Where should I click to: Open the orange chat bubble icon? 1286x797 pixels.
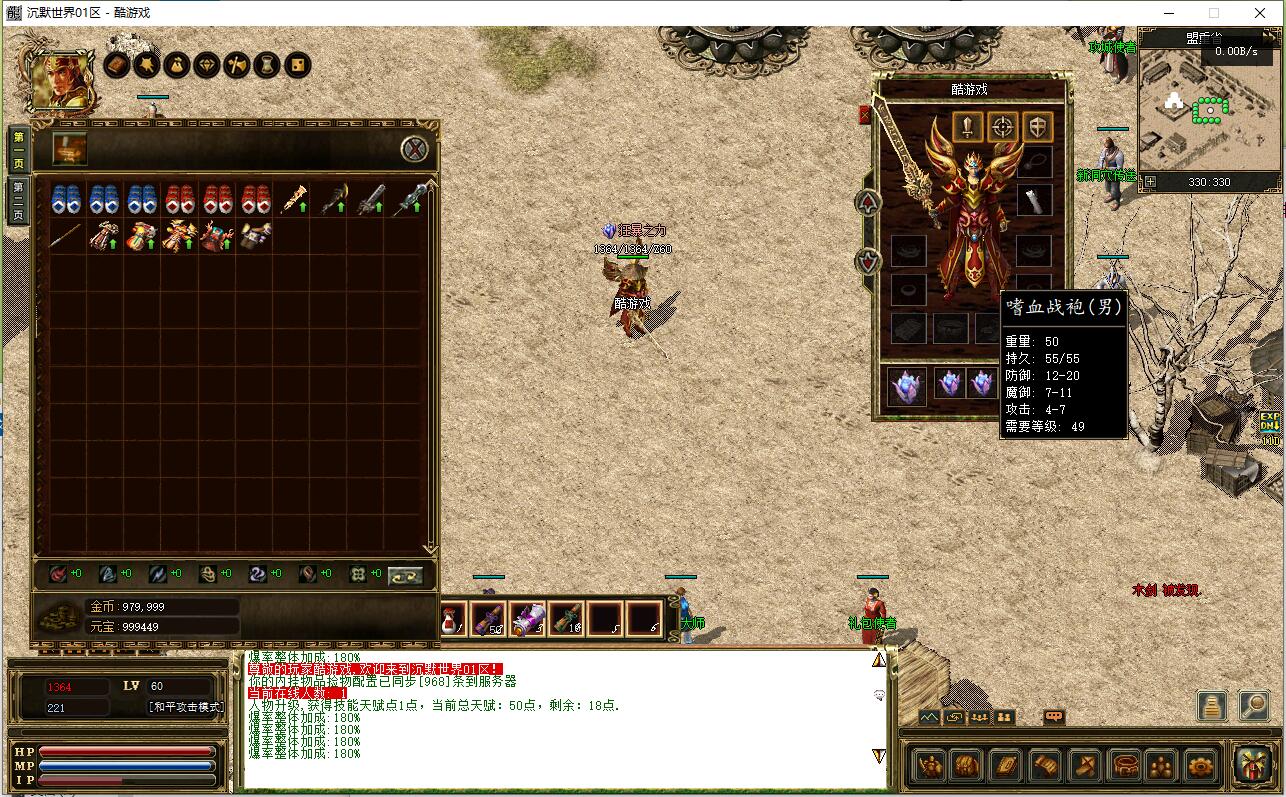[1053, 717]
